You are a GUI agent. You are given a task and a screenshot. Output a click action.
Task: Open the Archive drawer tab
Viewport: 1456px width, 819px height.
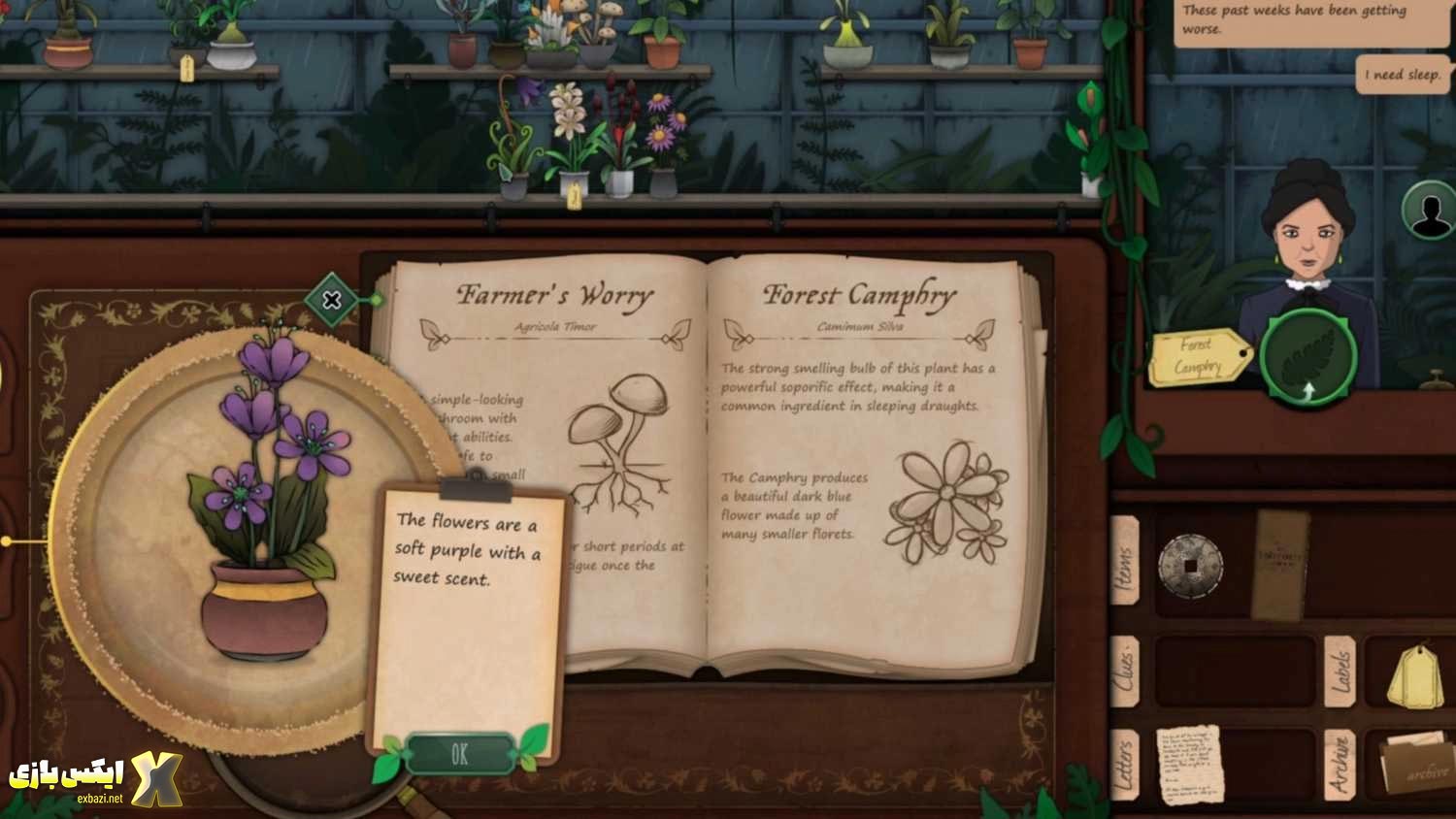[1340, 765]
